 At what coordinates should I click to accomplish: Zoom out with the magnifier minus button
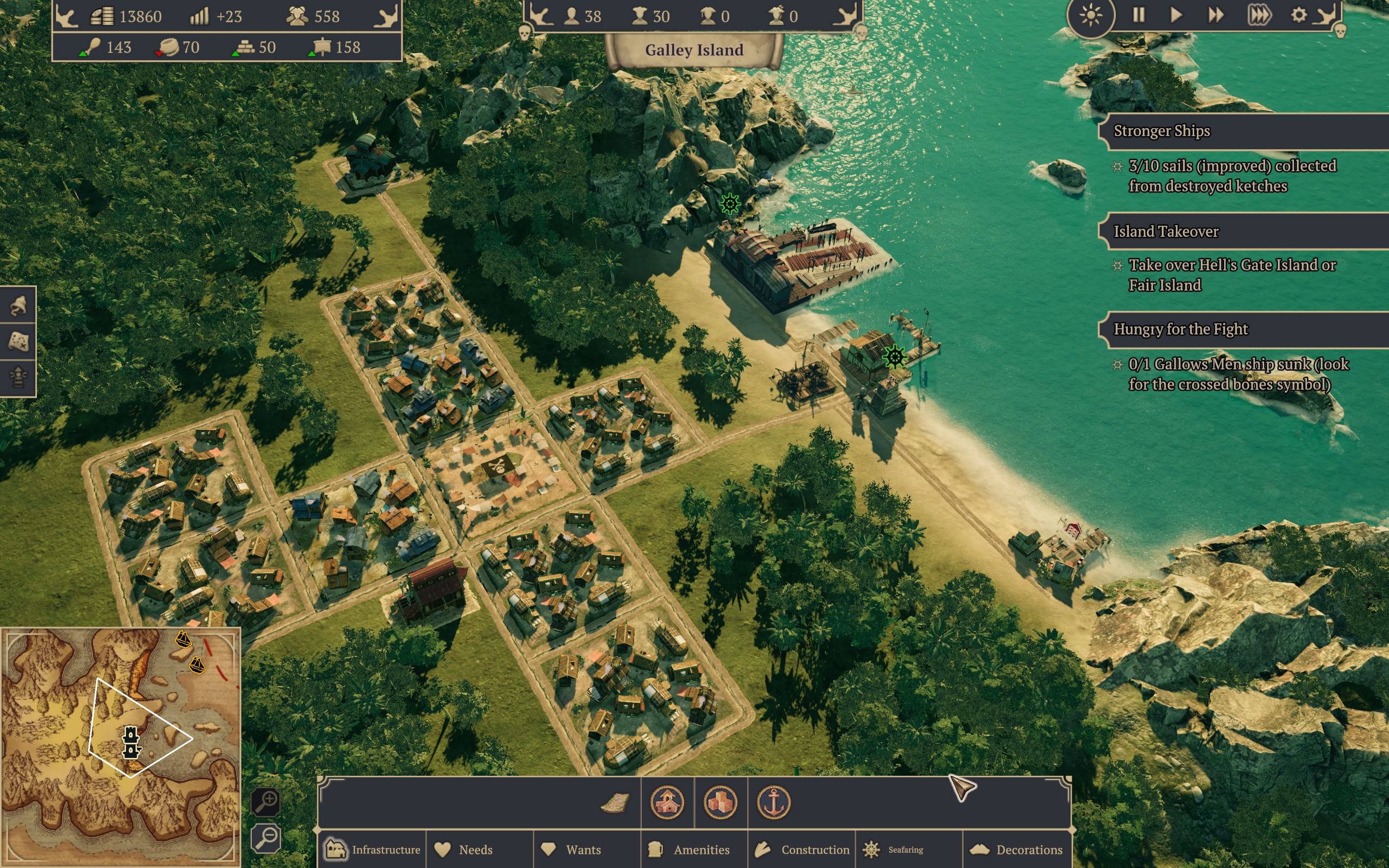click(x=266, y=838)
